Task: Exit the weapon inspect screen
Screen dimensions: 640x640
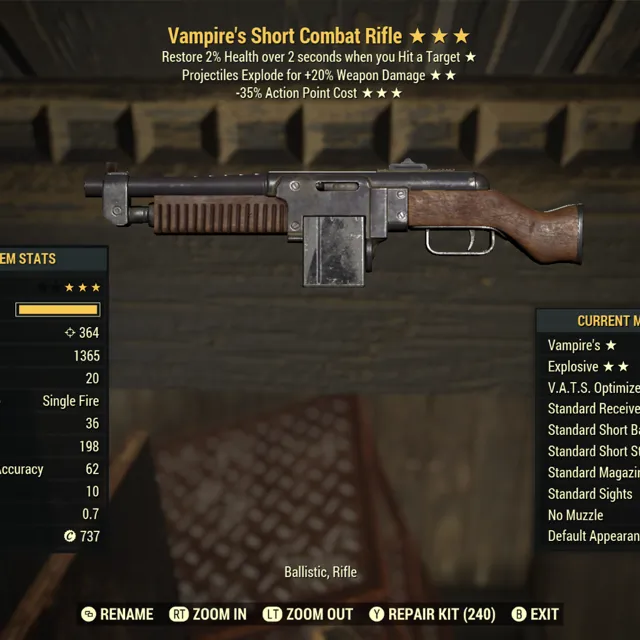Action: pos(534,614)
